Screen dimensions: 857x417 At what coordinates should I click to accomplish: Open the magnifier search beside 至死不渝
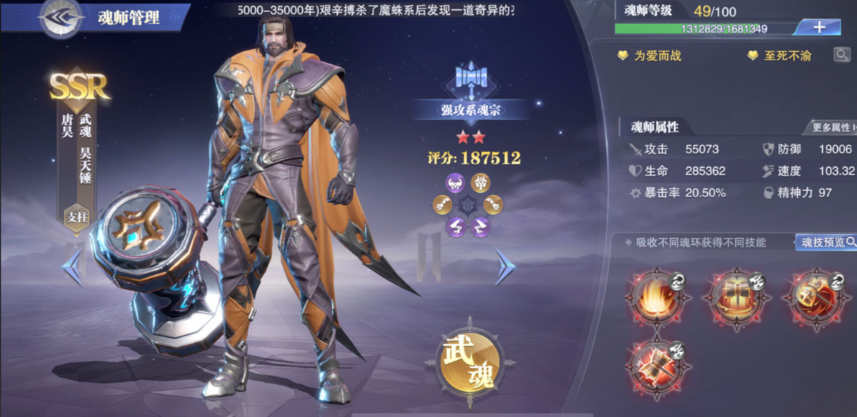842,56
